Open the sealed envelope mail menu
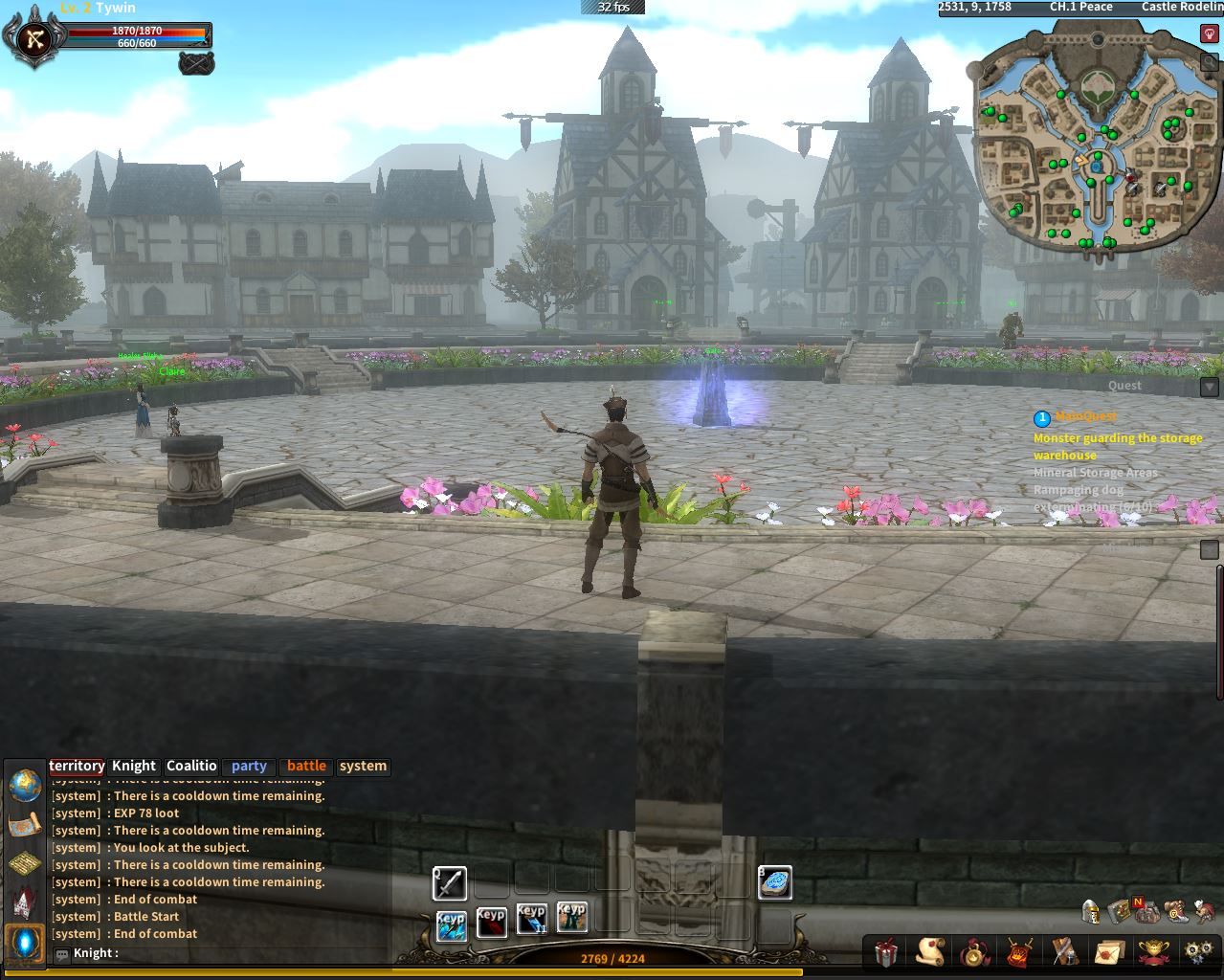1224x980 pixels. pos(1108,952)
